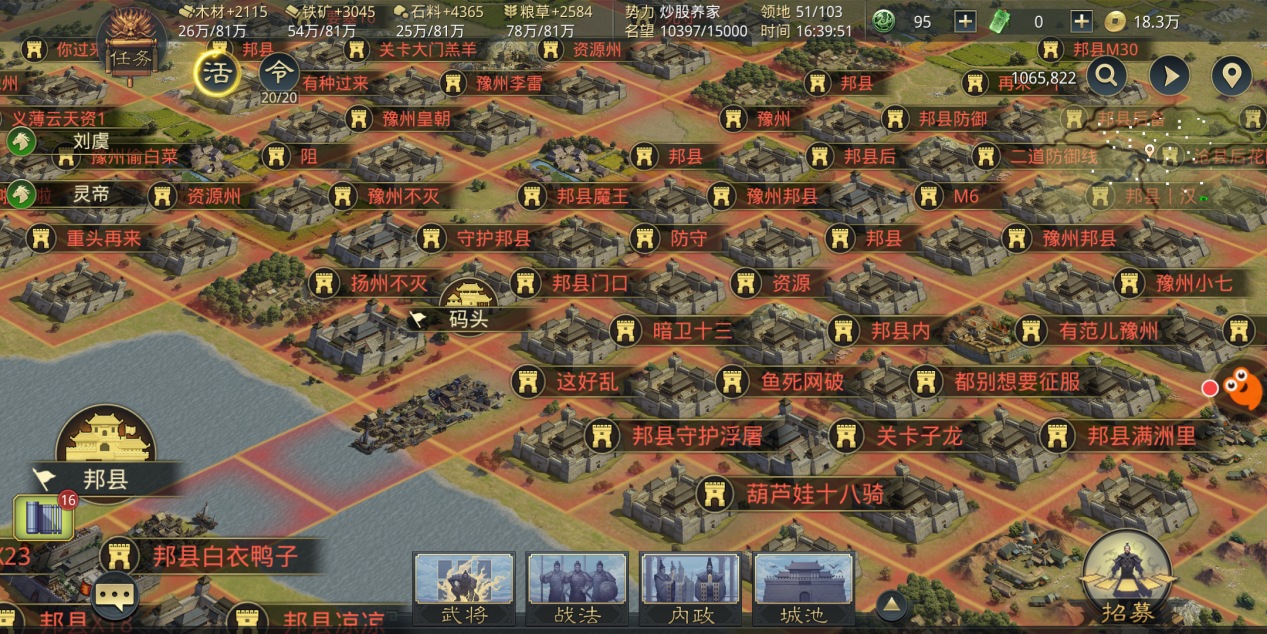This screenshot has height=634, width=1267.
Task: Click the round arrow play button
Action: pos(1169,75)
